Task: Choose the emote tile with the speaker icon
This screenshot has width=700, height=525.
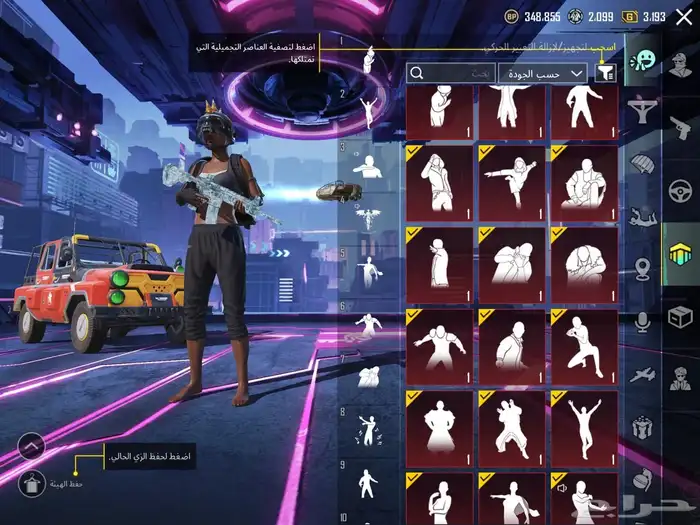Action: [x=584, y=498]
